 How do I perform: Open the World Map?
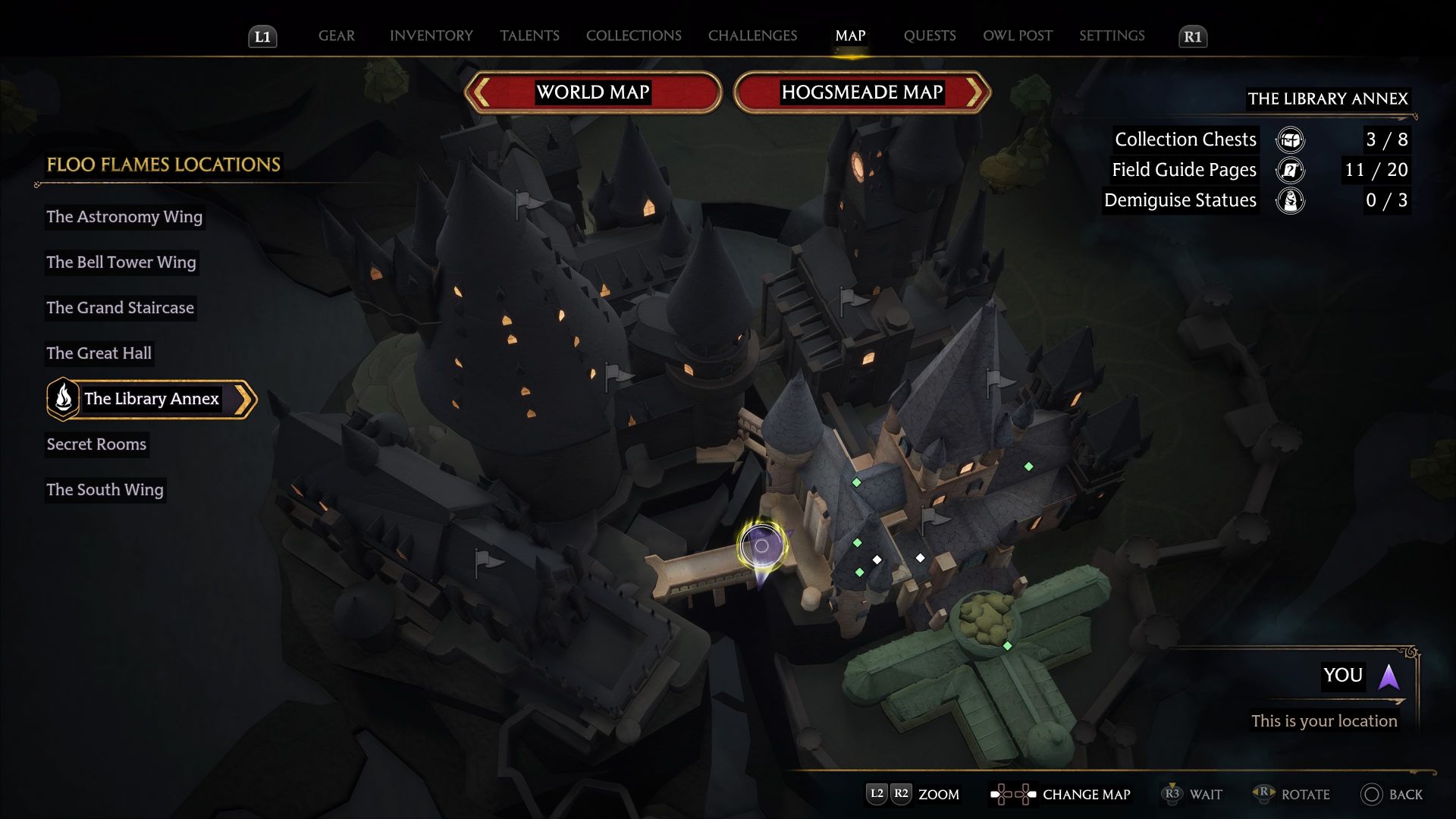coord(594,92)
